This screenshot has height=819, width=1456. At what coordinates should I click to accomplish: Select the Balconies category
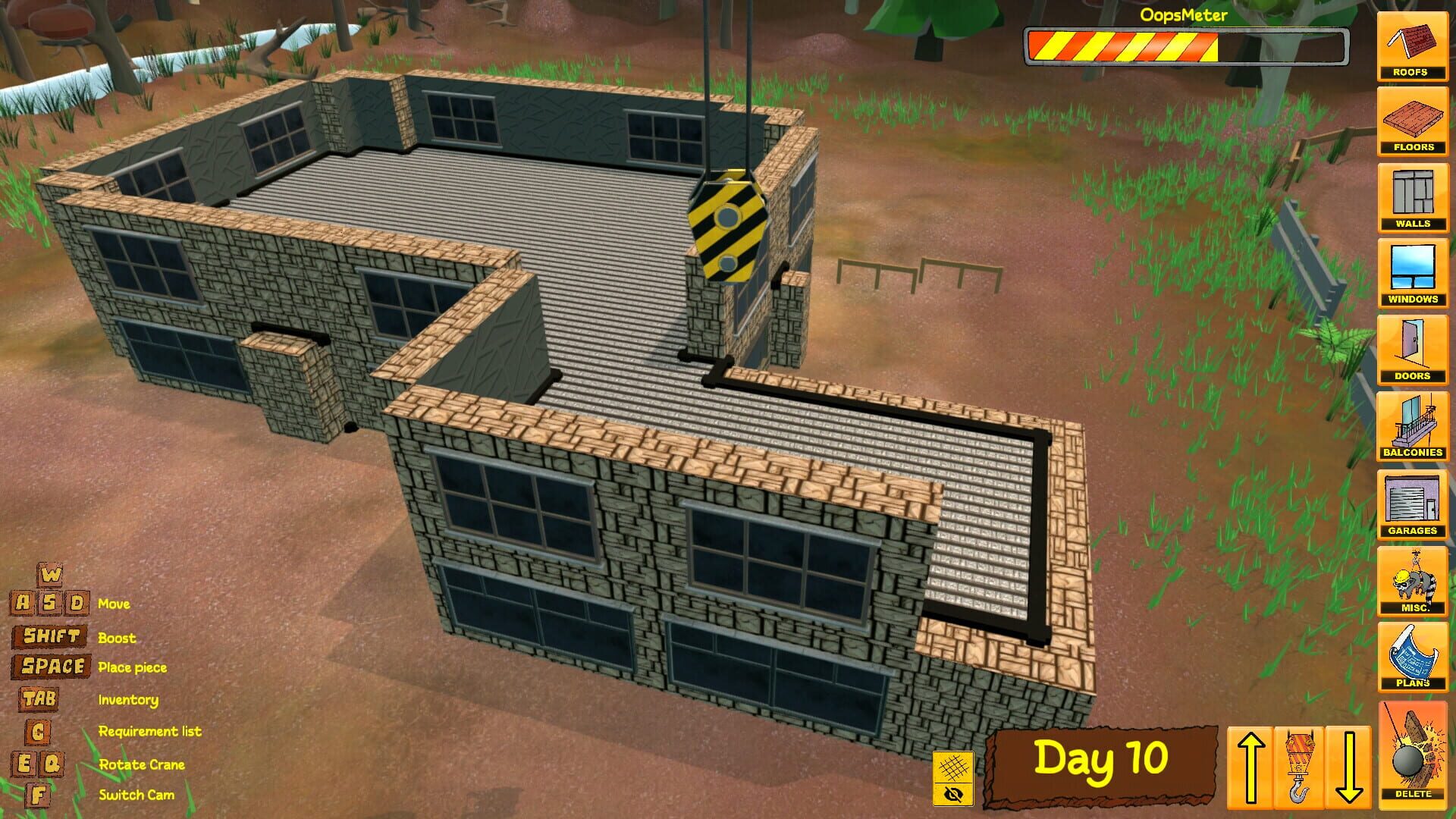1412,425
